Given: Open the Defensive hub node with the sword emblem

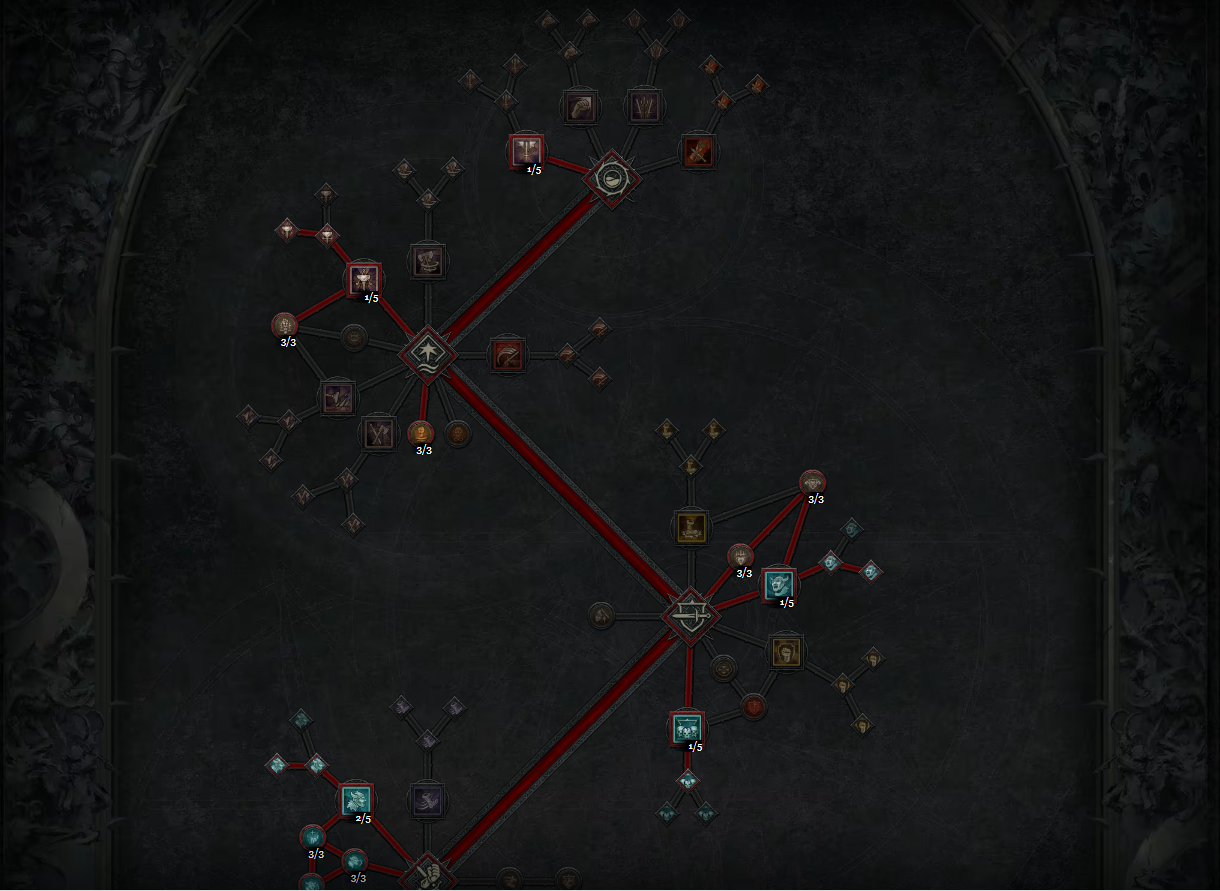Looking at the screenshot, I should [x=690, y=615].
